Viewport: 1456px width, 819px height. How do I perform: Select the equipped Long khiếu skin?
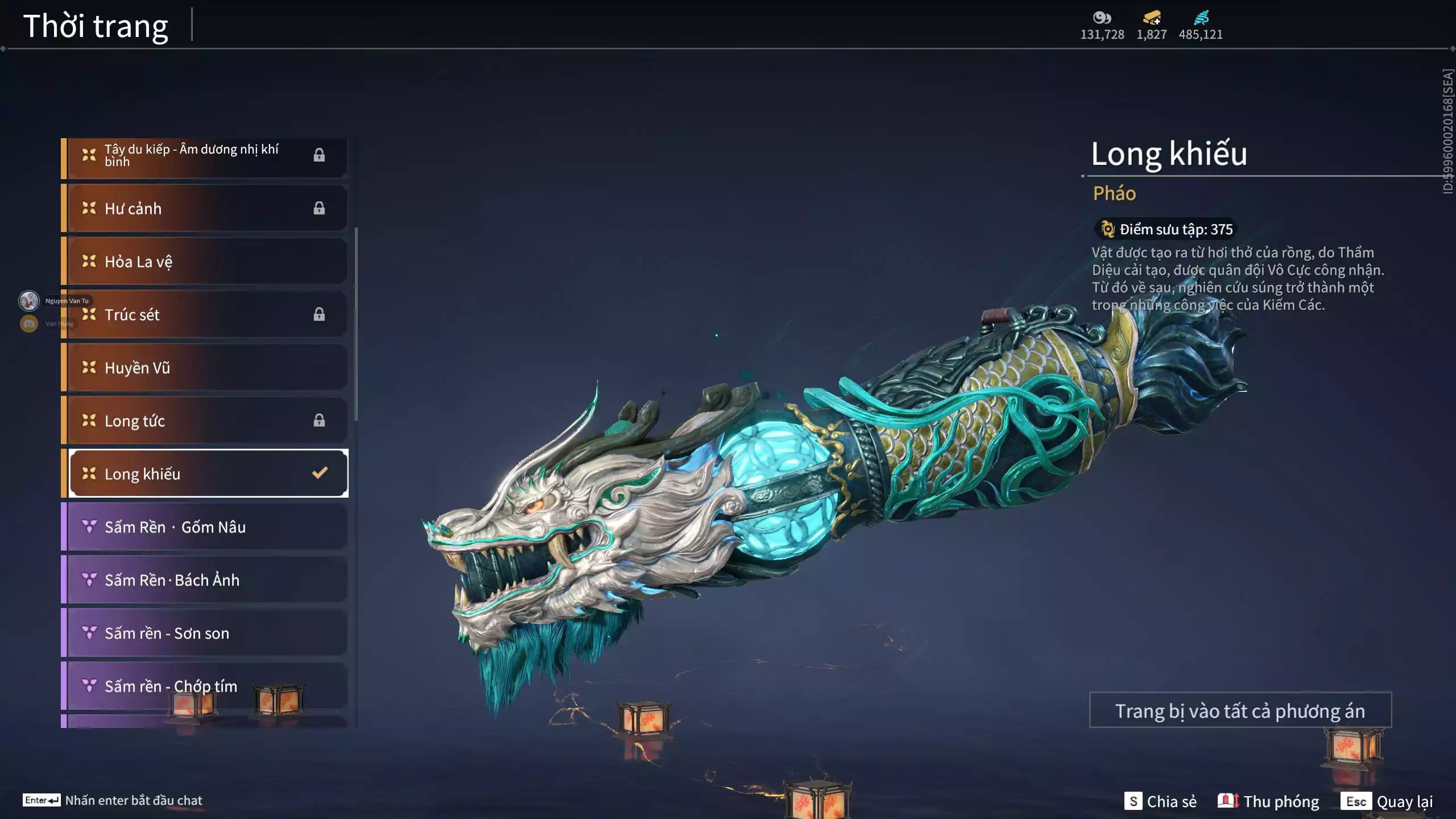coord(208,474)
